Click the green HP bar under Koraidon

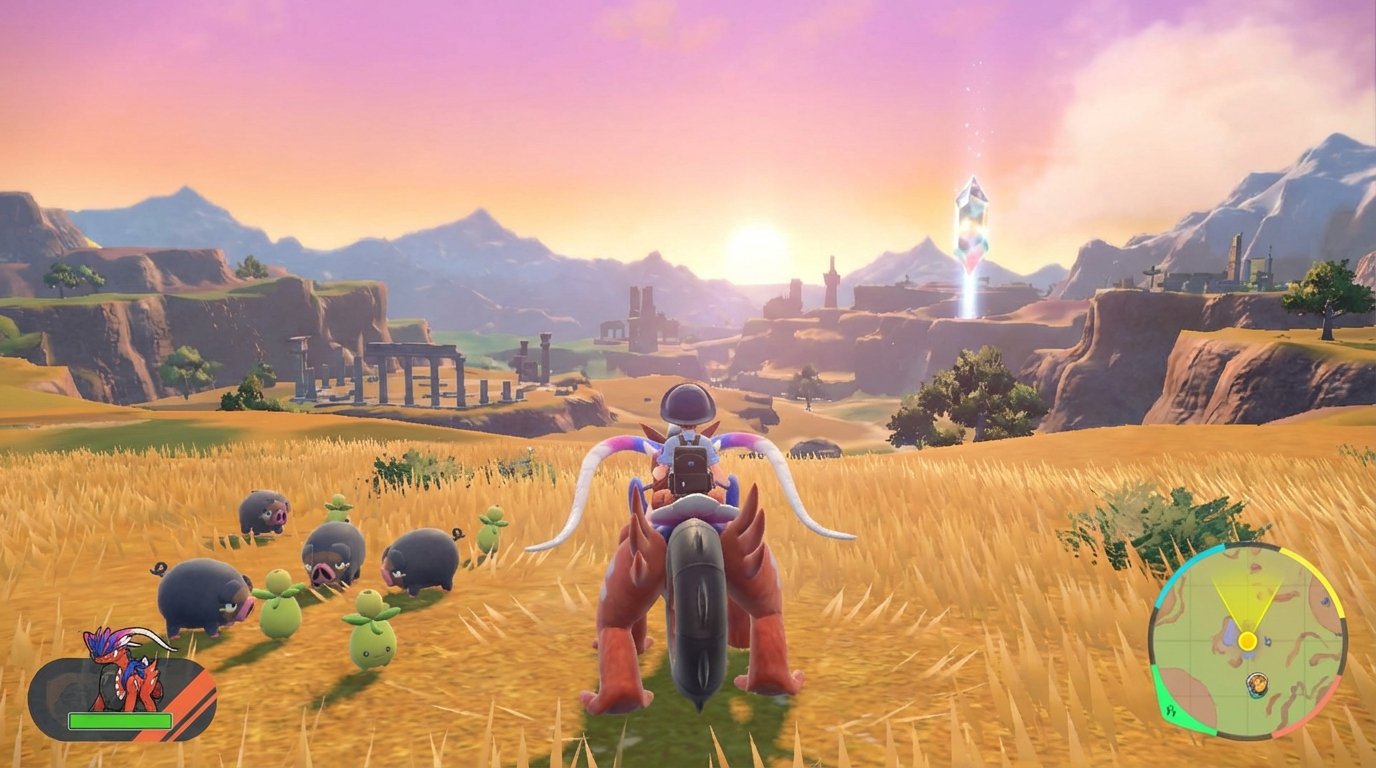120,721
